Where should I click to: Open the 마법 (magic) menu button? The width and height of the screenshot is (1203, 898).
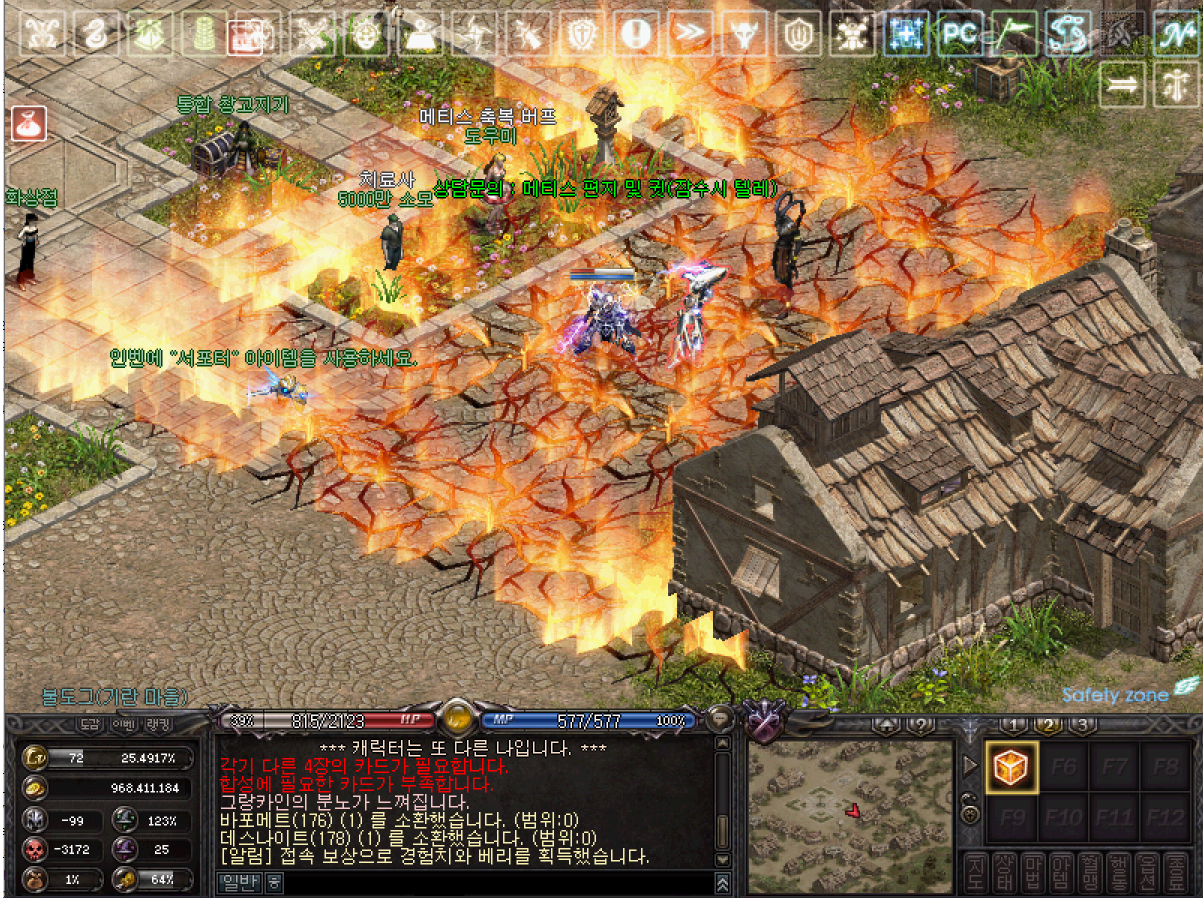[1033, 873]
